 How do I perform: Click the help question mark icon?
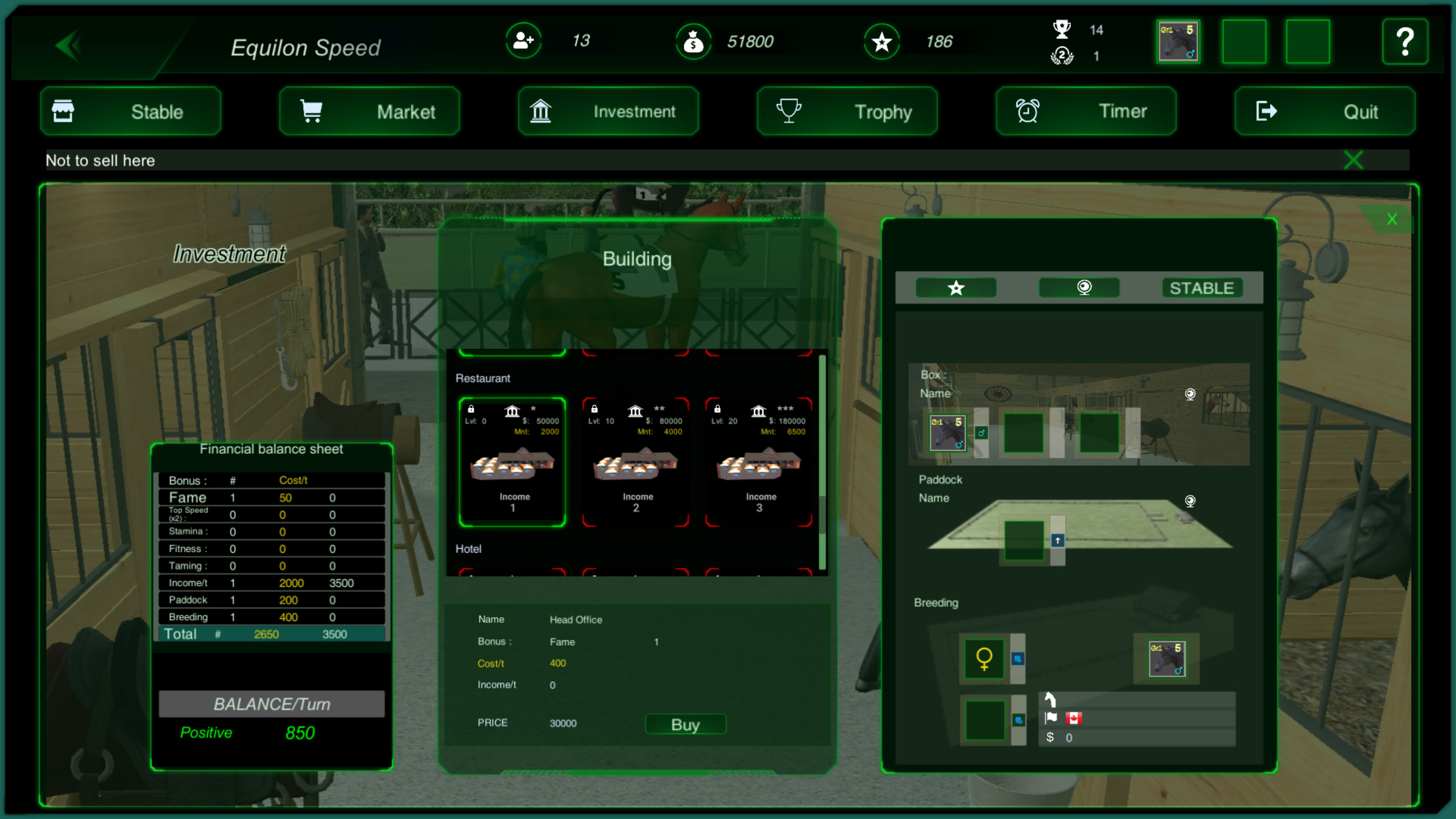pyautogui.click(x=1406, y=41)
